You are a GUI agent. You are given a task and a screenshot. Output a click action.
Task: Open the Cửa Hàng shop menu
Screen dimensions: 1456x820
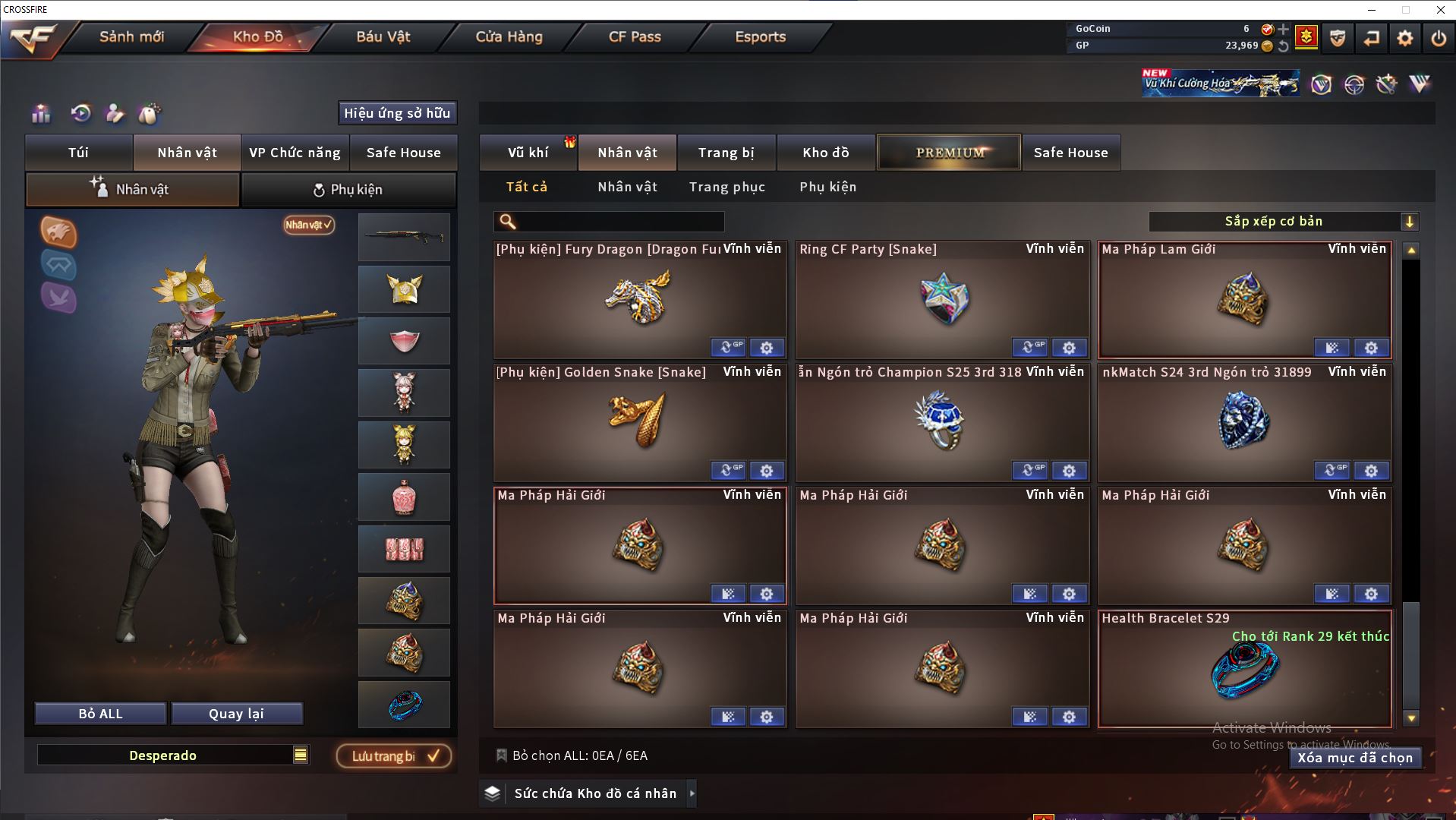pyautogui.click(x=509, y=36)
